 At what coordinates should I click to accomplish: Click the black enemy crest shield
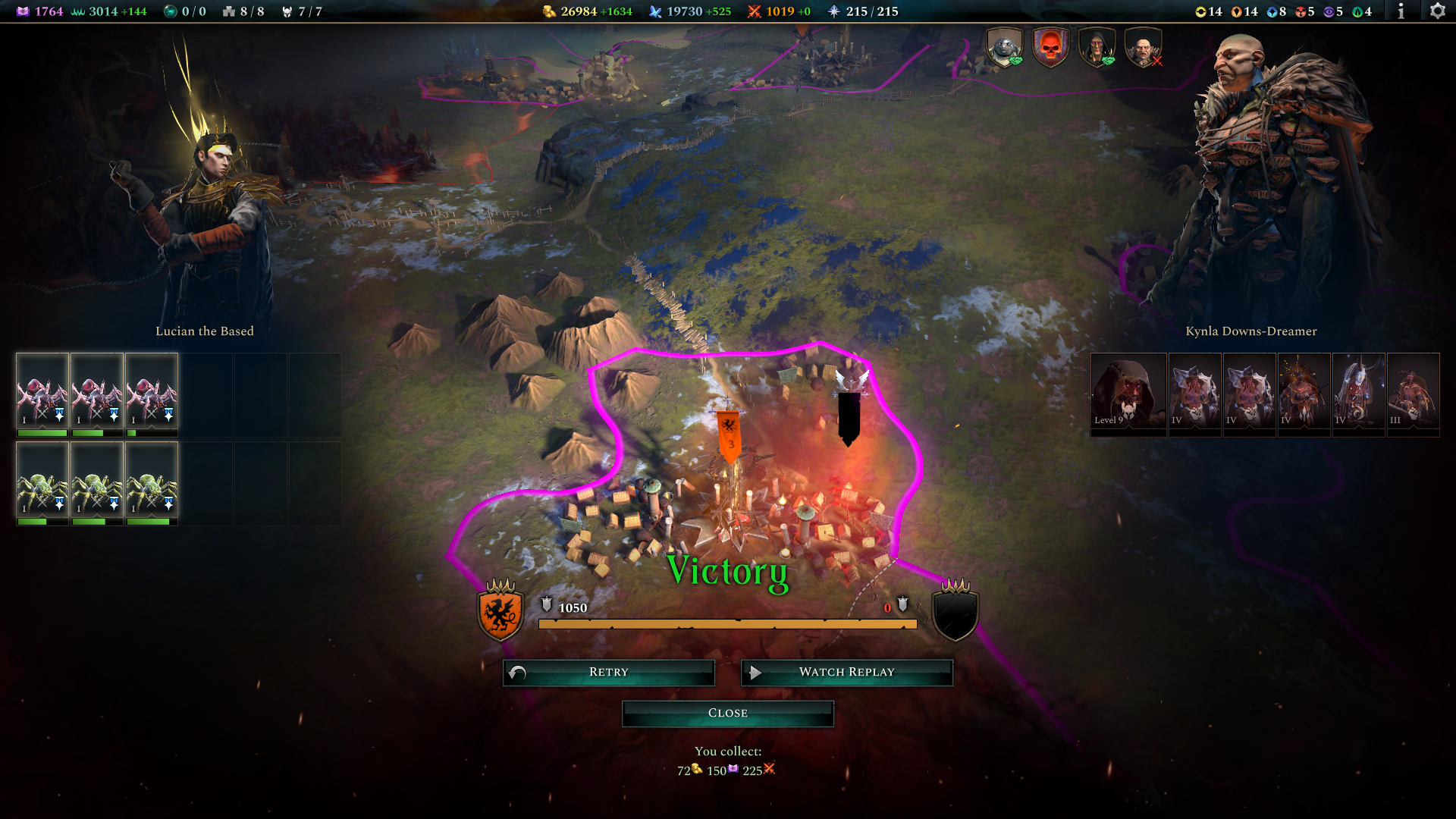[x=955, y=613]
